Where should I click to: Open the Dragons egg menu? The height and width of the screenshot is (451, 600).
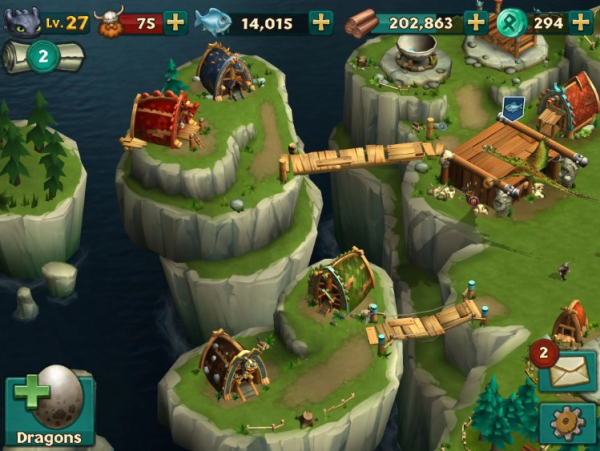click(49, 408)
